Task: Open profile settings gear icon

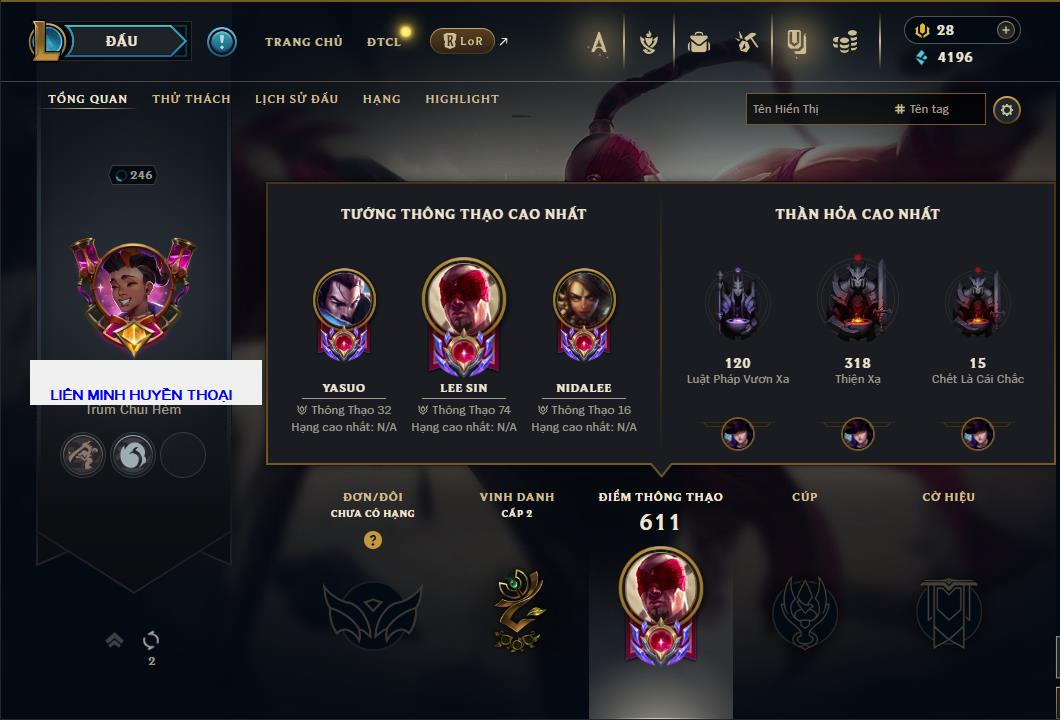Action: coord(1007,109)
